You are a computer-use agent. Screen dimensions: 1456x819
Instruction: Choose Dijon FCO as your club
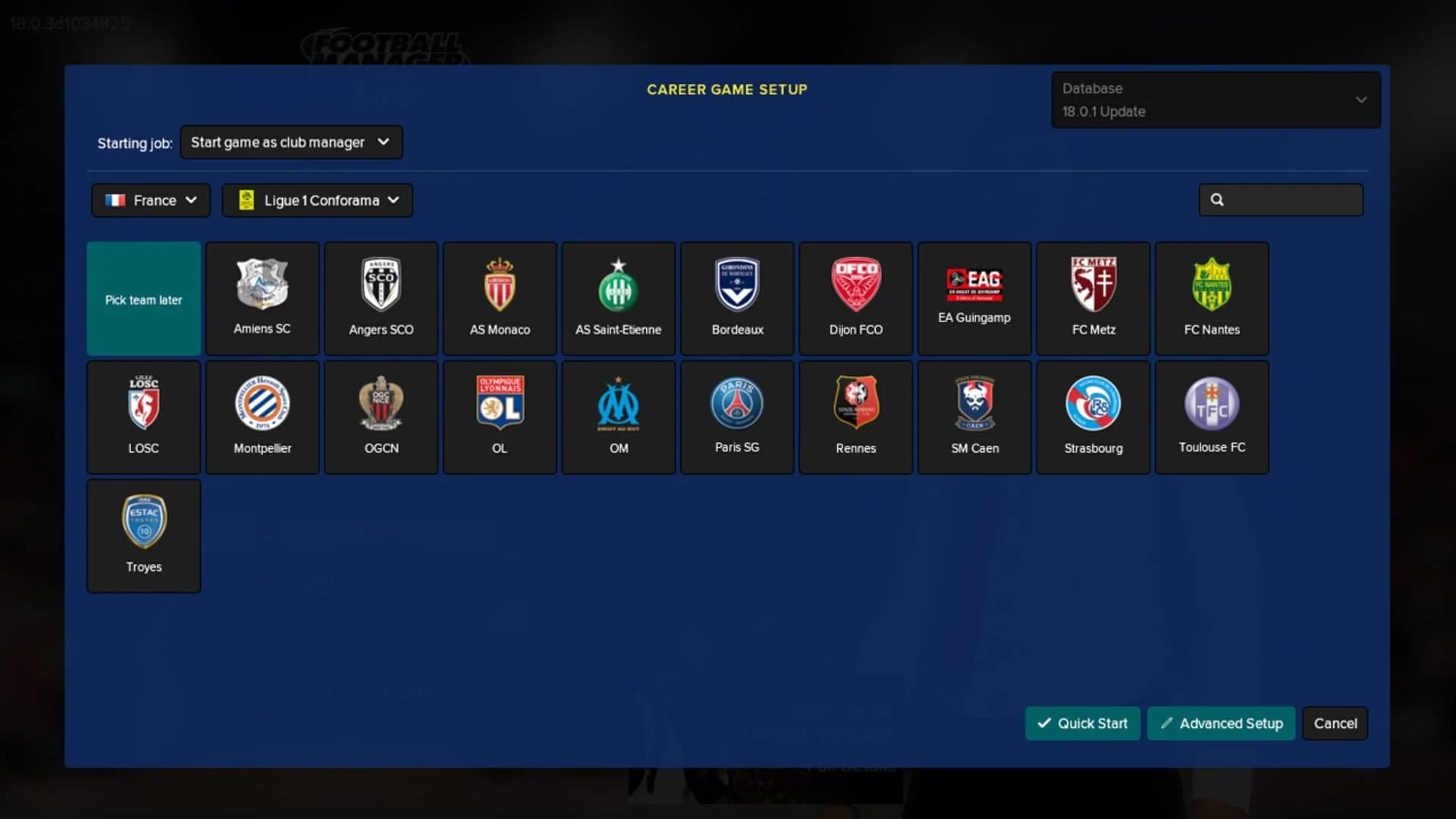[855, 297]
